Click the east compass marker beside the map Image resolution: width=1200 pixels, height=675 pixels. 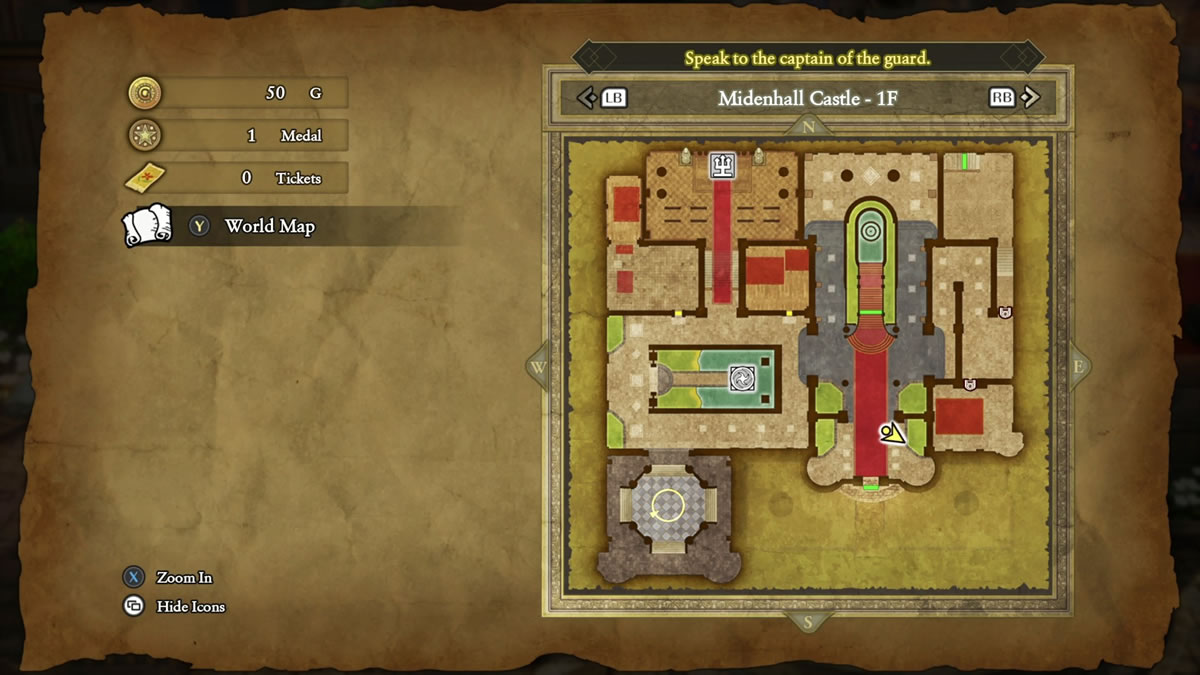click(x=1079, y=367)
